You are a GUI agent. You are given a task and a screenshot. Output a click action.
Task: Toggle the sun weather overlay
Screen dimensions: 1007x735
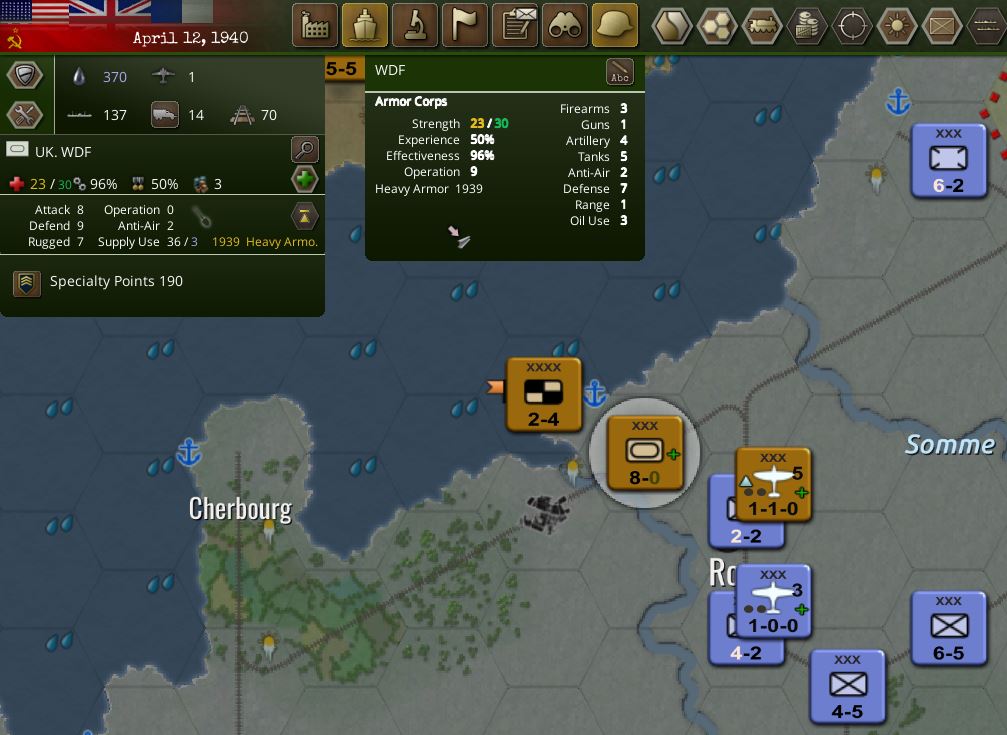click(897, 26)
